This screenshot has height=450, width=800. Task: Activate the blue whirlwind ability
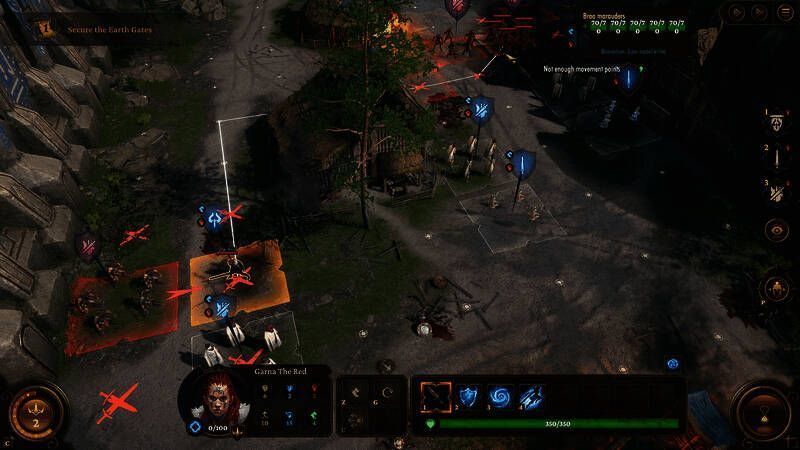[x=500, y=396]
